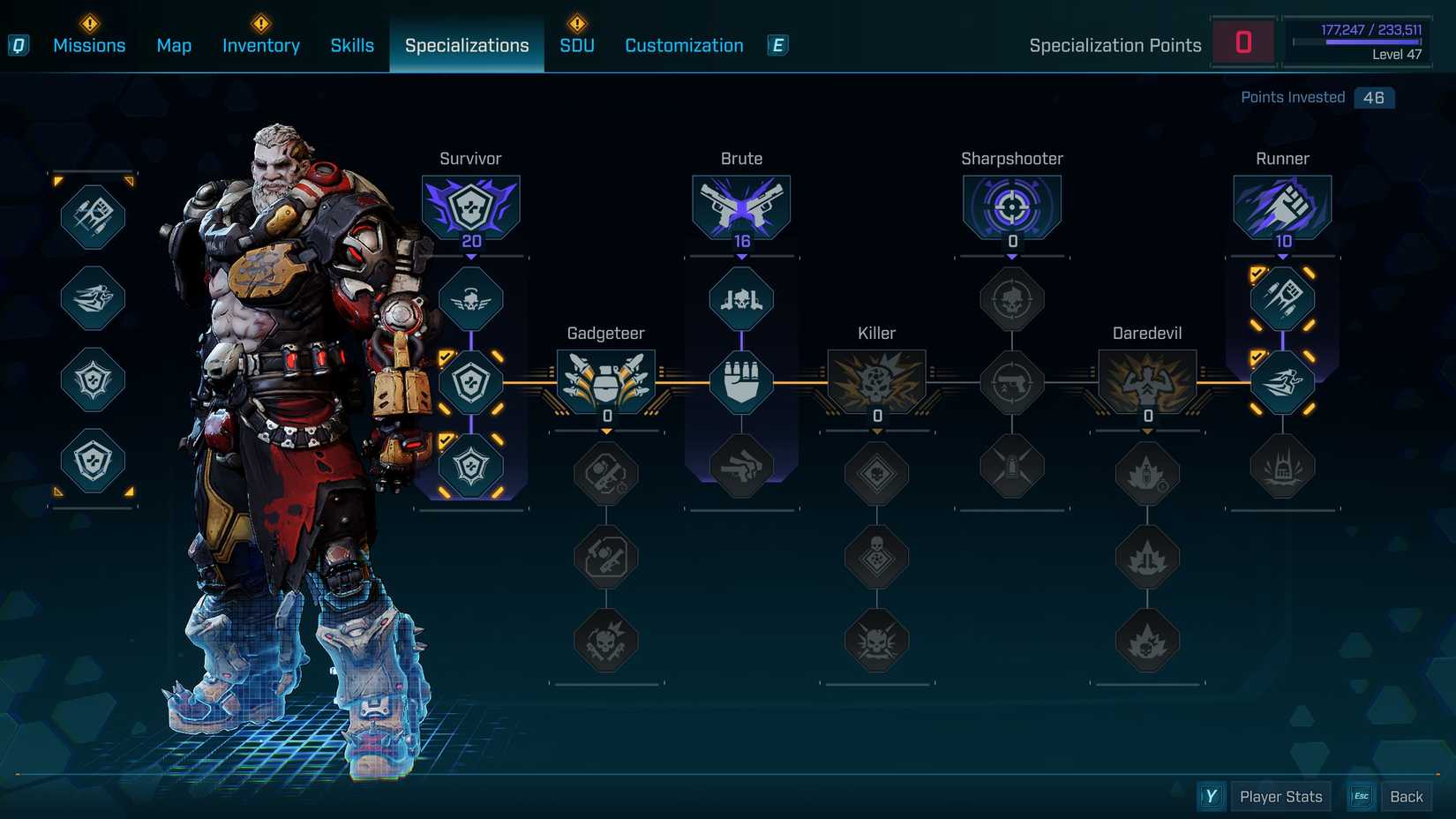Click the winged-badge skill node under Survivor
The image size is (1456, 819).
pos(472,298)
